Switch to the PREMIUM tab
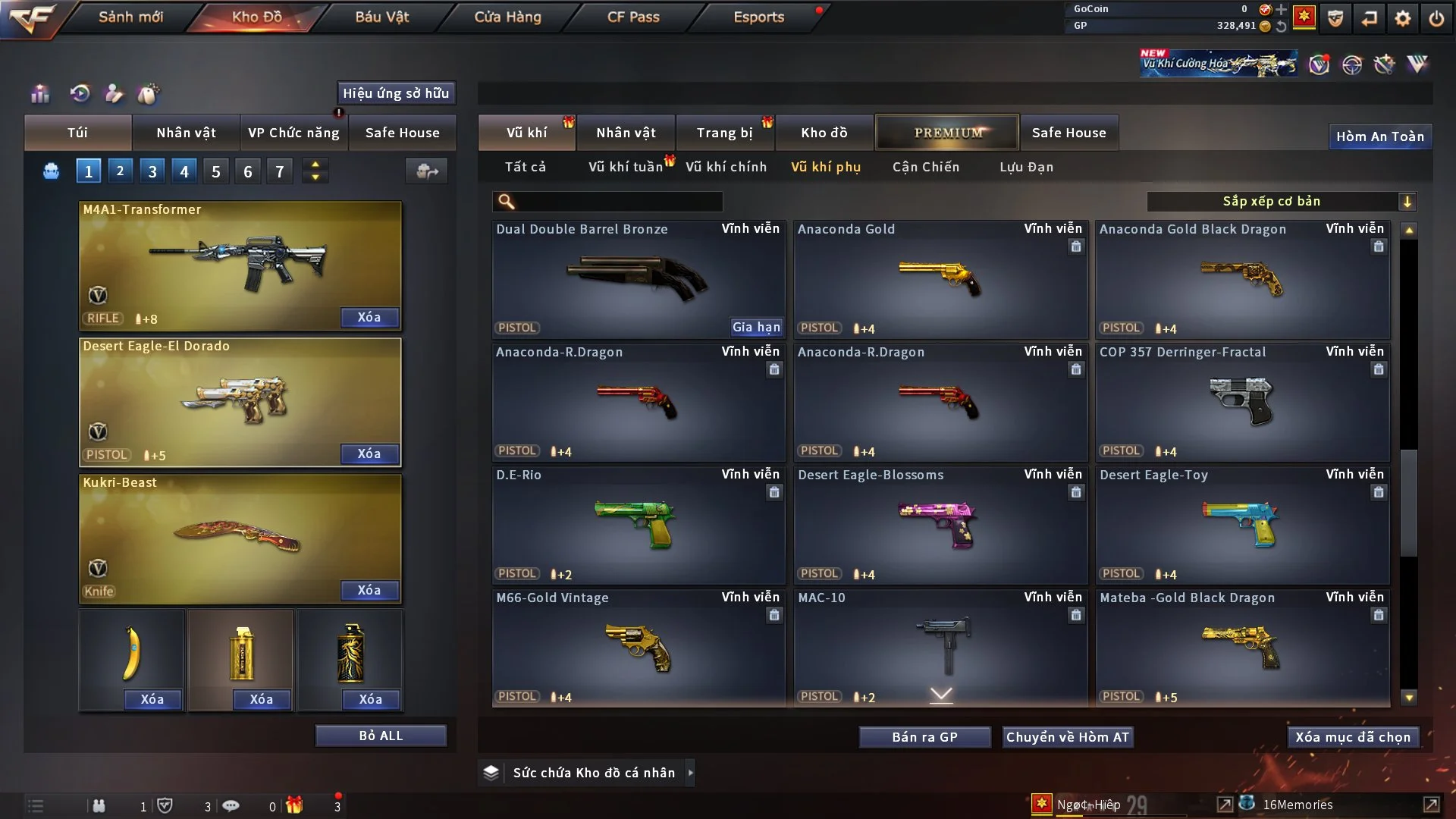The height and width of the screenshot is (819, 1456). click(948, 133)
